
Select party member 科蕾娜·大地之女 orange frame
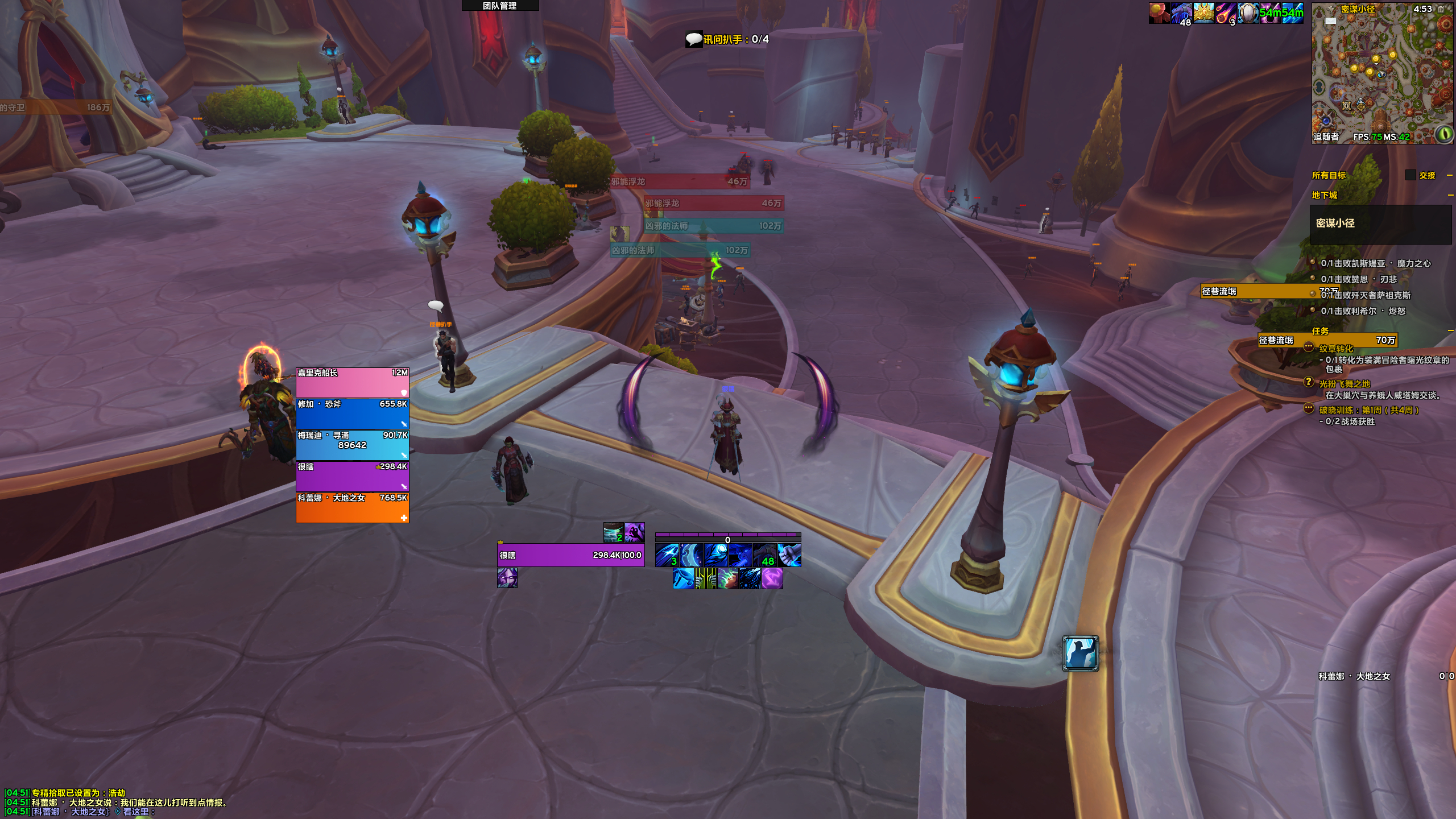[x=352, y=507]
